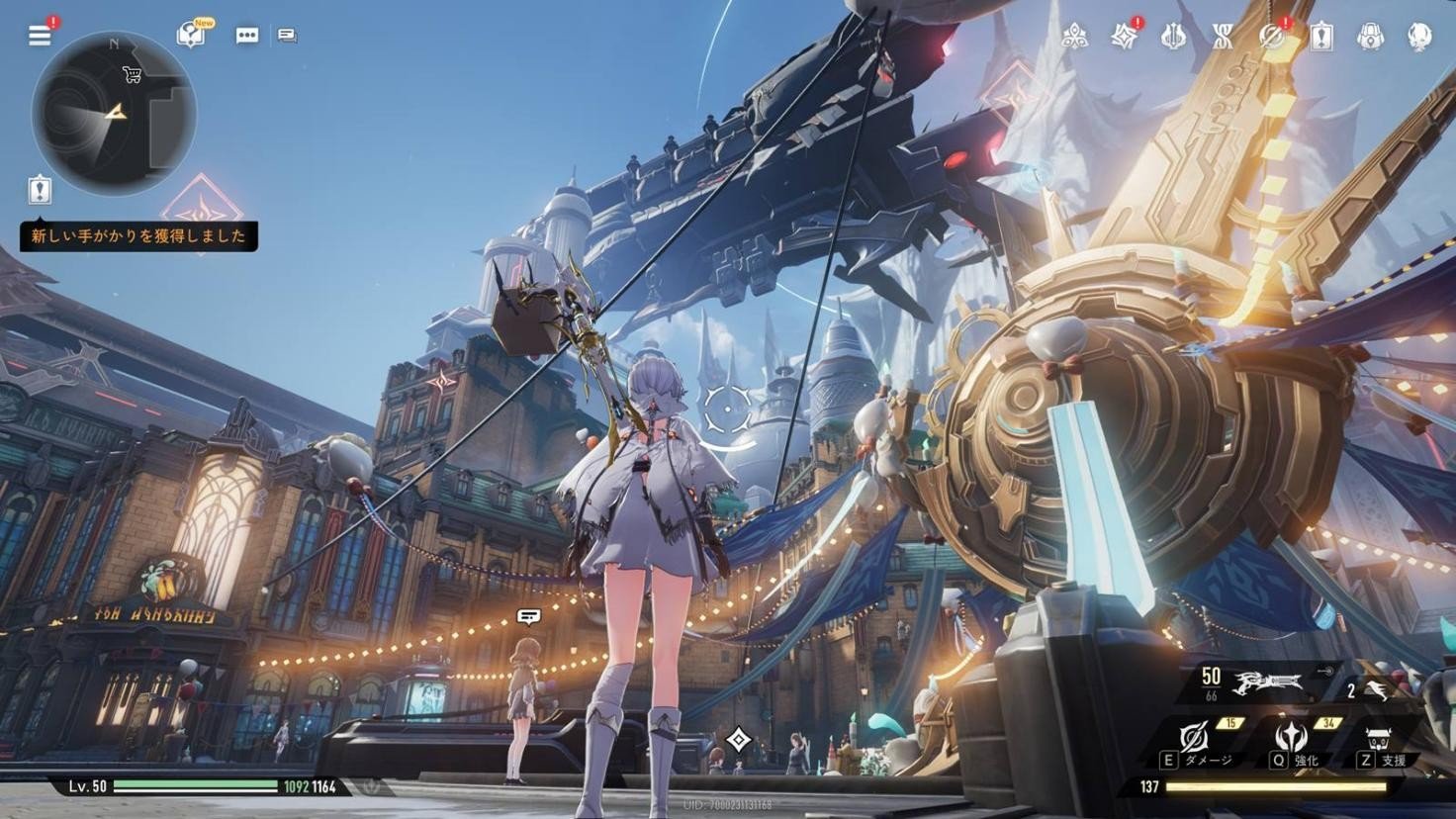
Task: Open the backpack inventory icon
Action: pos(1370,37)
